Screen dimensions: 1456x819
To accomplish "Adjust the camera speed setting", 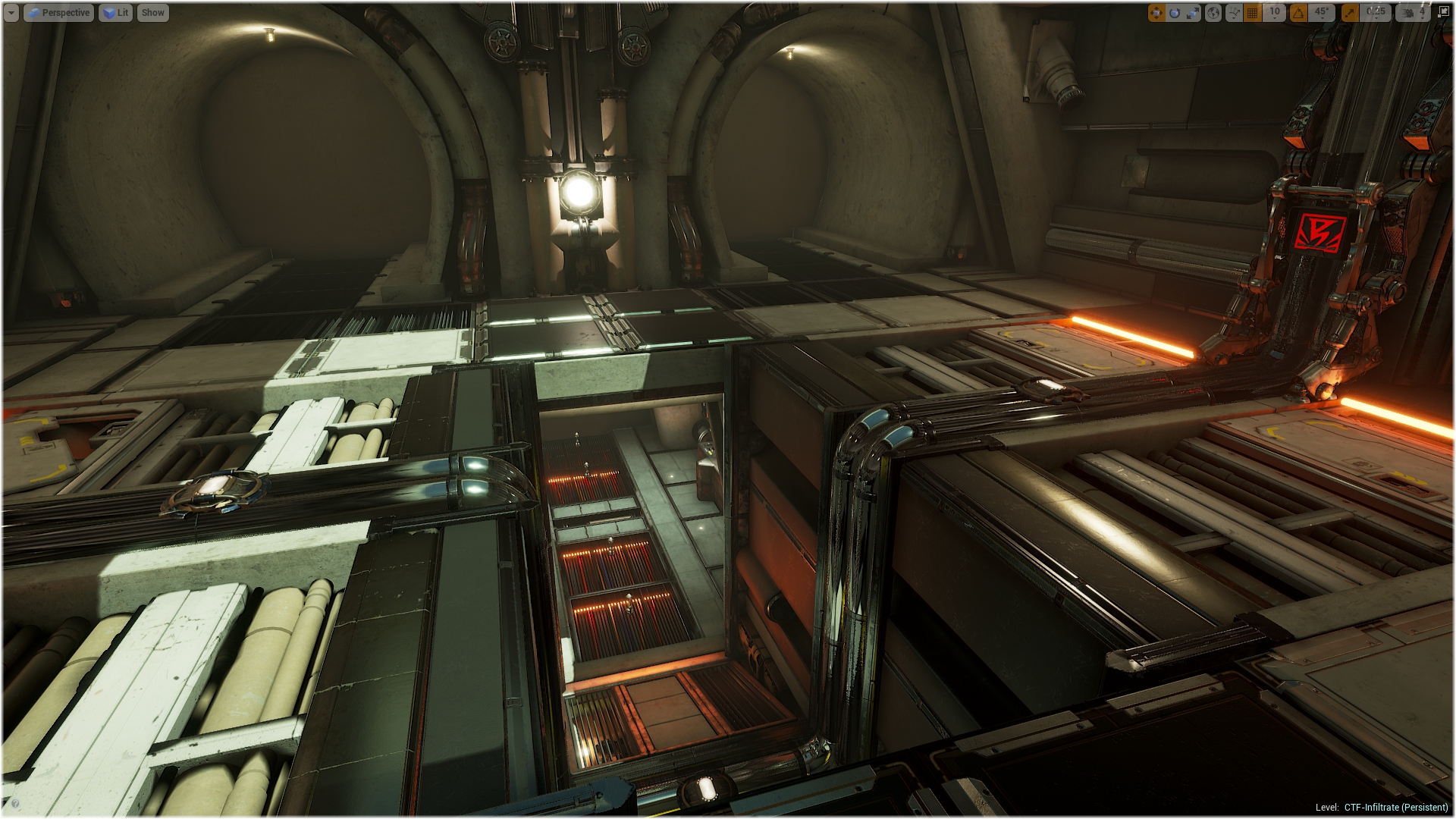I will 1414,13.
